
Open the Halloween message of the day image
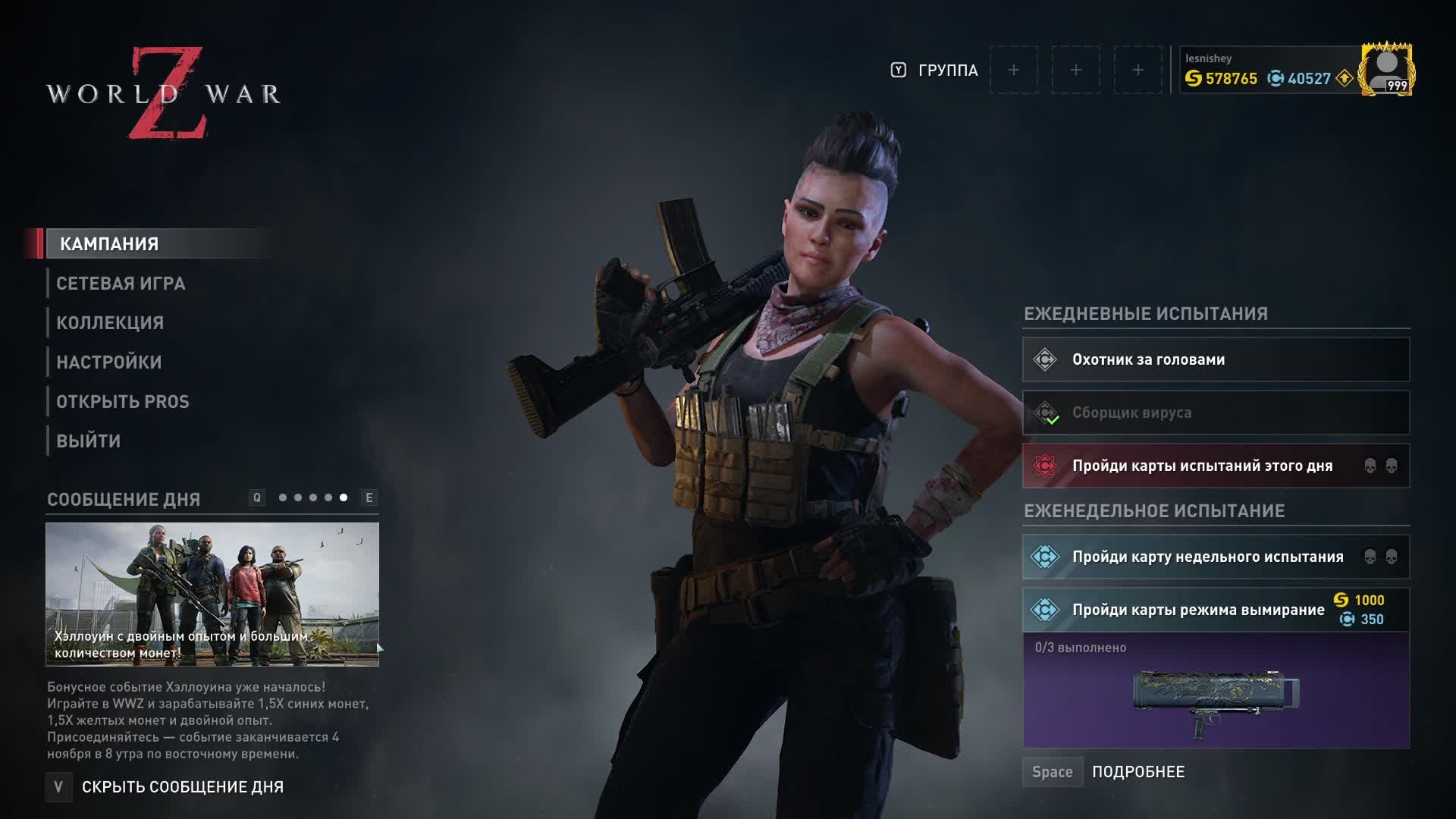pyautogui.click(x=212, y=594)
